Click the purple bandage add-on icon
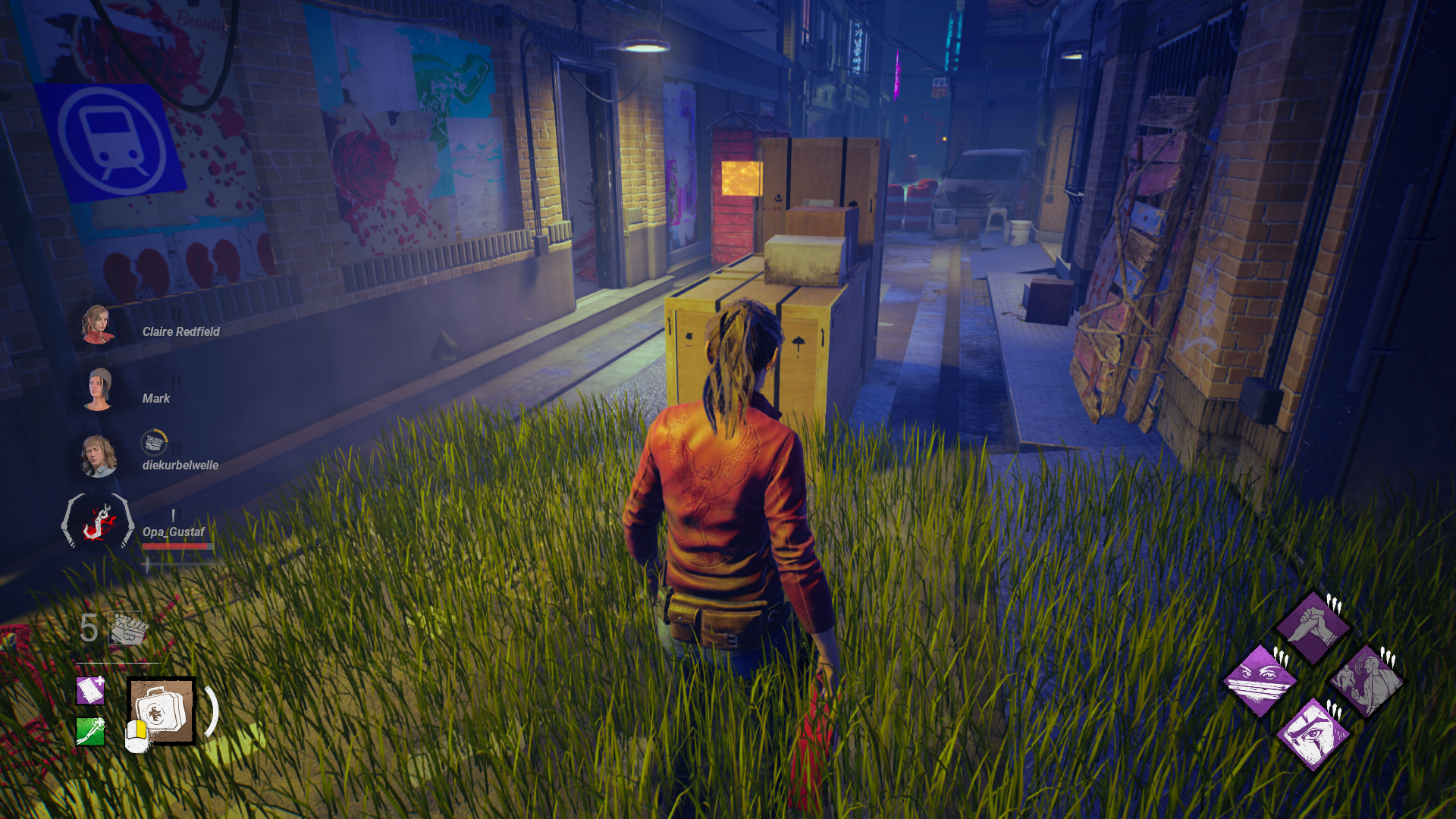 90,691
